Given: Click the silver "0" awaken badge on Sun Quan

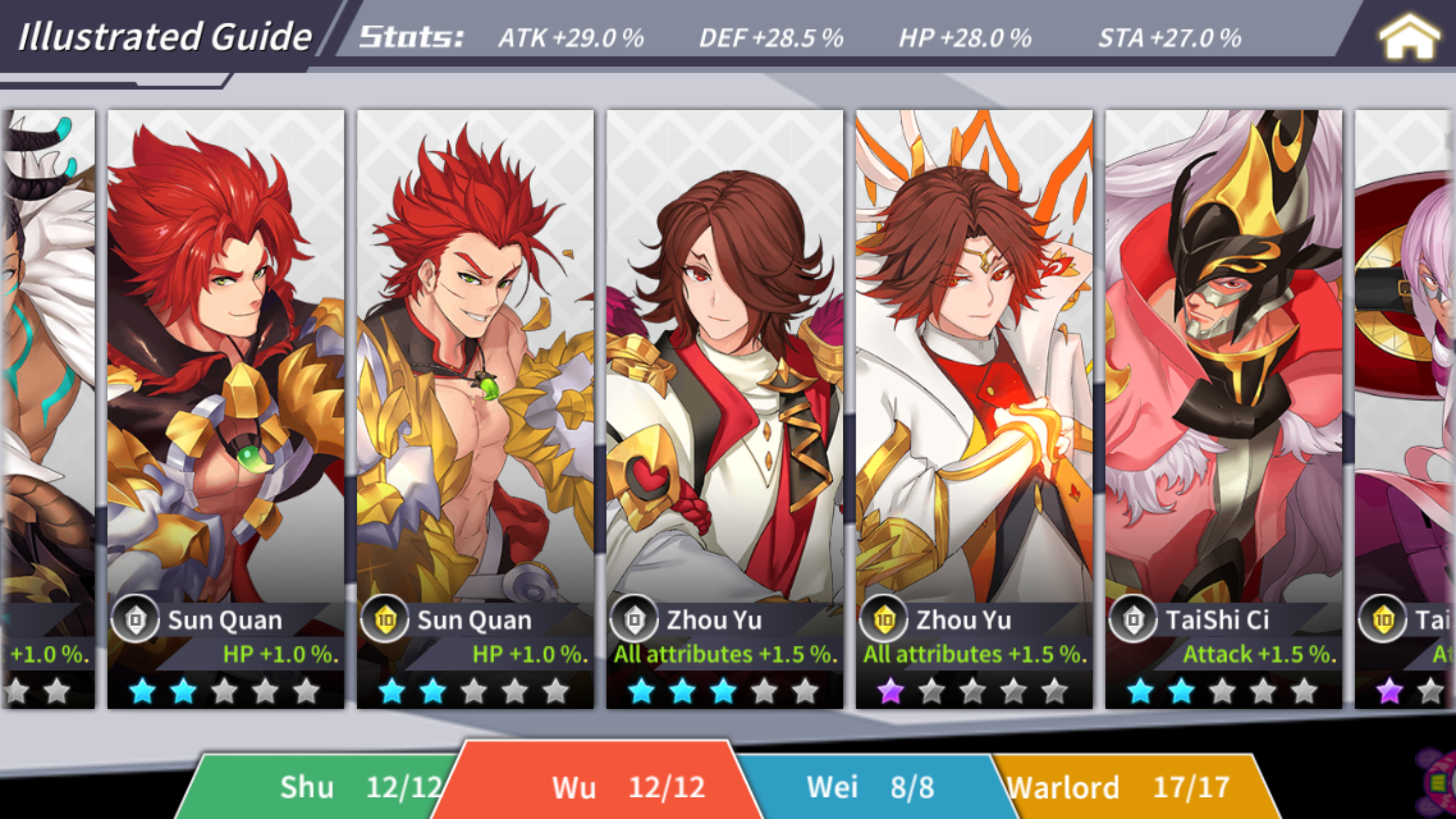Looking at the screenshot, I should [136, 619].
